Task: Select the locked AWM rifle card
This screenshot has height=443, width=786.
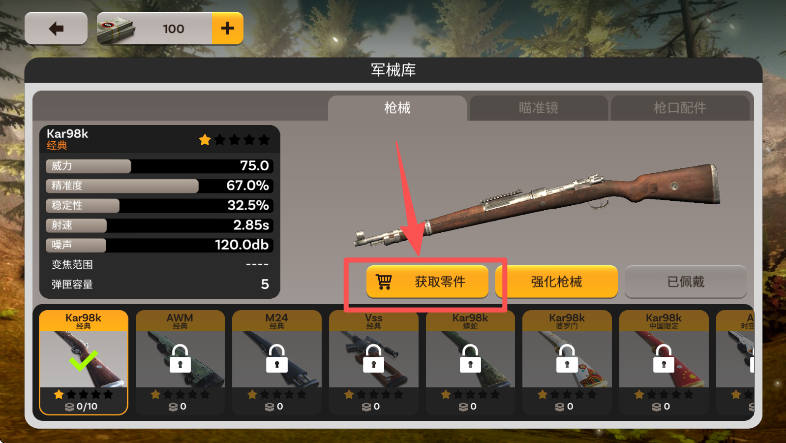Action: (180, 361)
